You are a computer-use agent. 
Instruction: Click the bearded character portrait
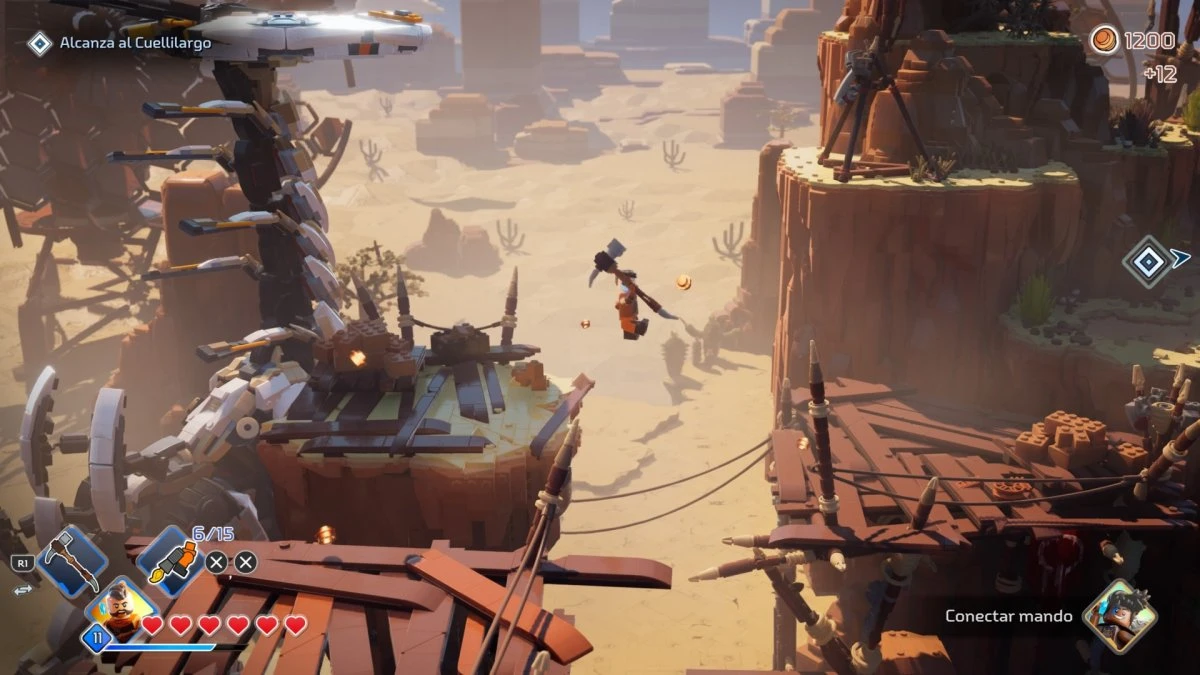(124, 609)
